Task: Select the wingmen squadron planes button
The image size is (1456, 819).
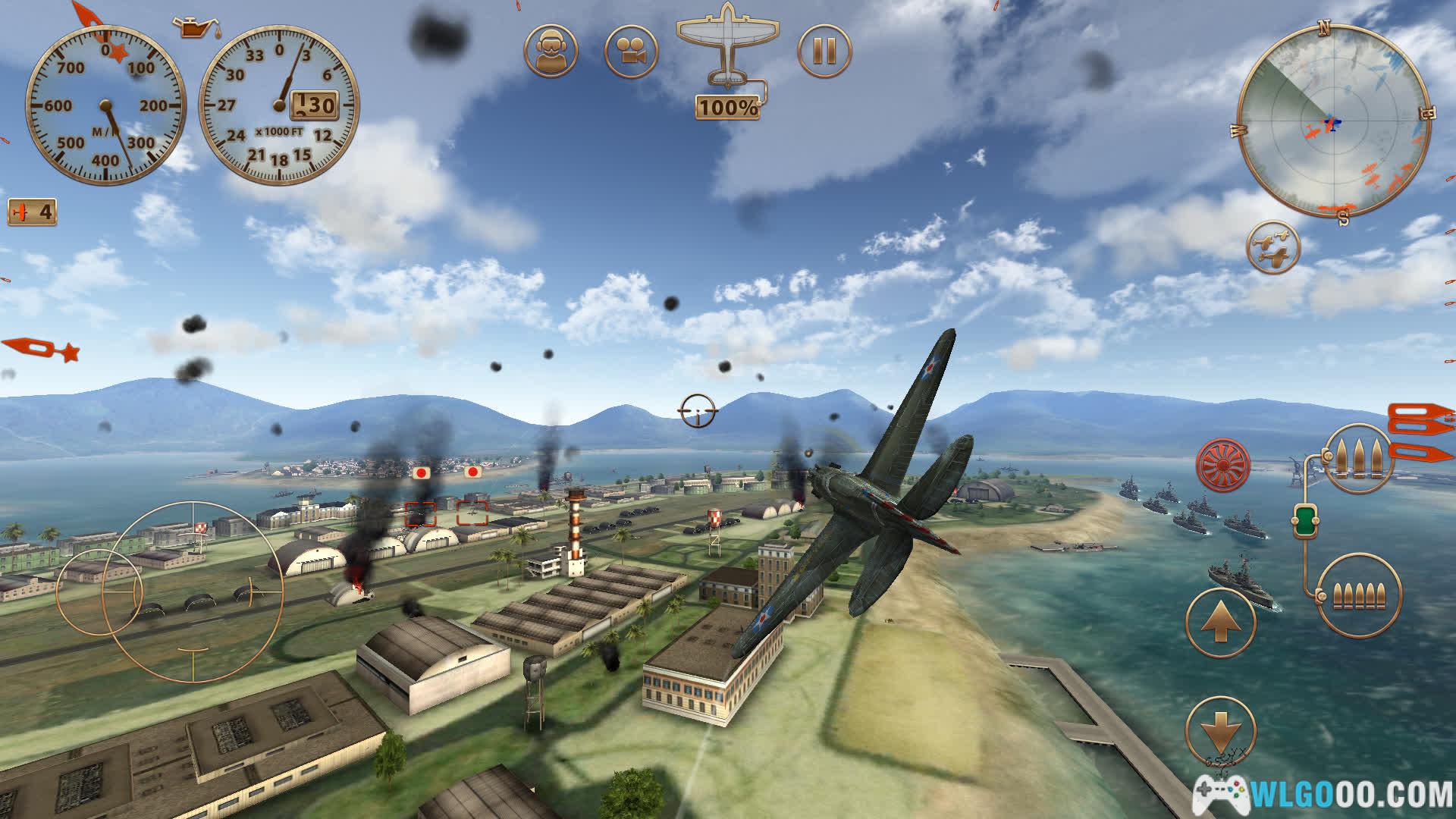Action: [1273, 248]
